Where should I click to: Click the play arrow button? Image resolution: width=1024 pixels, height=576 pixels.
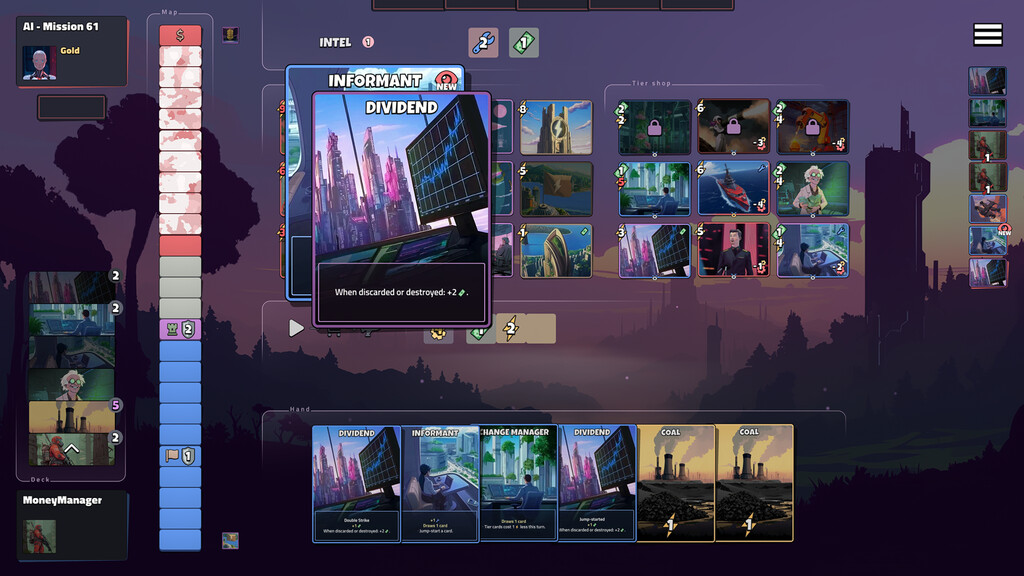296,328
